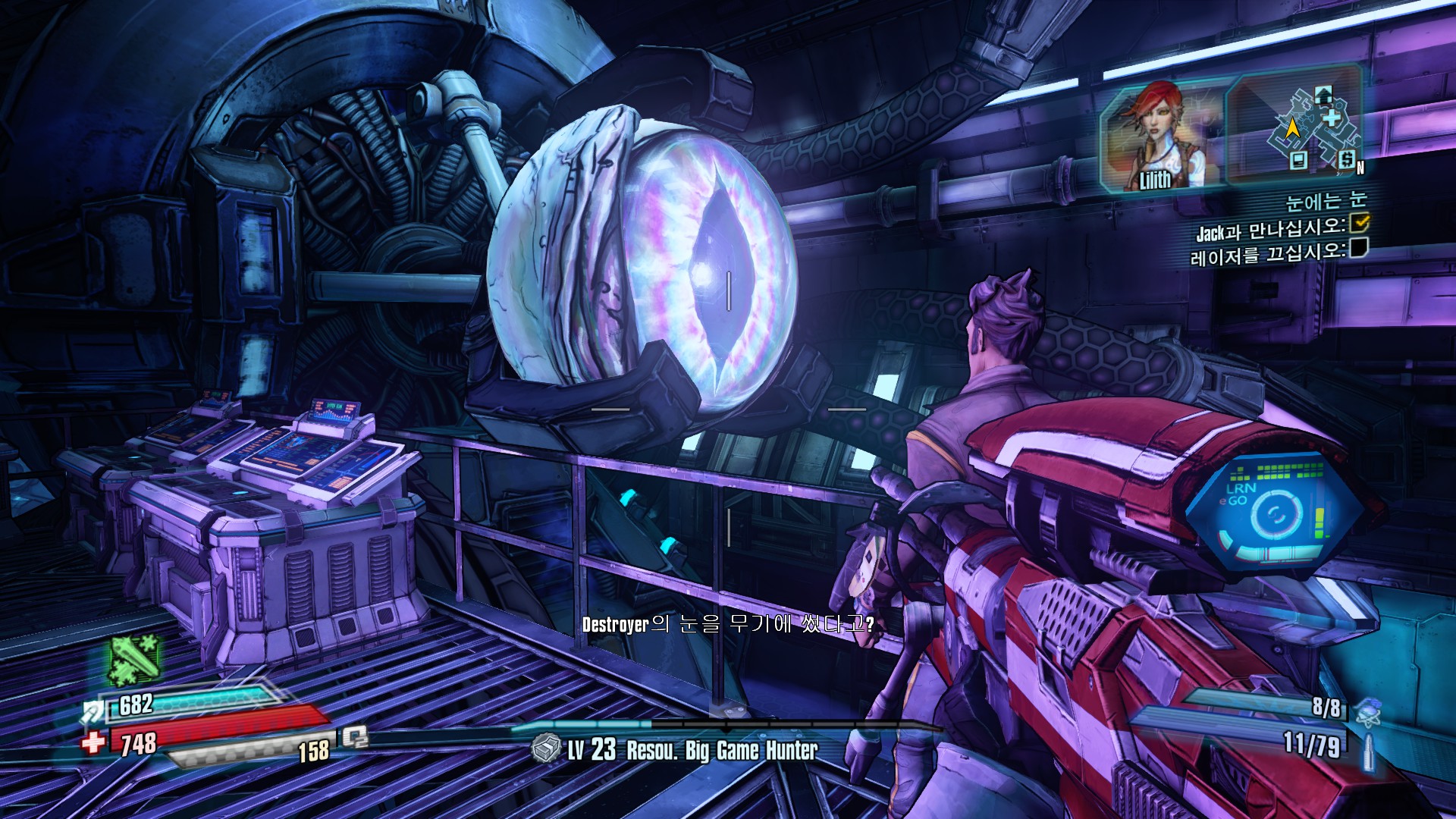Click the unchecked '레이저를 끄십시오' objective checkbox

click(x=1359, y=247)
